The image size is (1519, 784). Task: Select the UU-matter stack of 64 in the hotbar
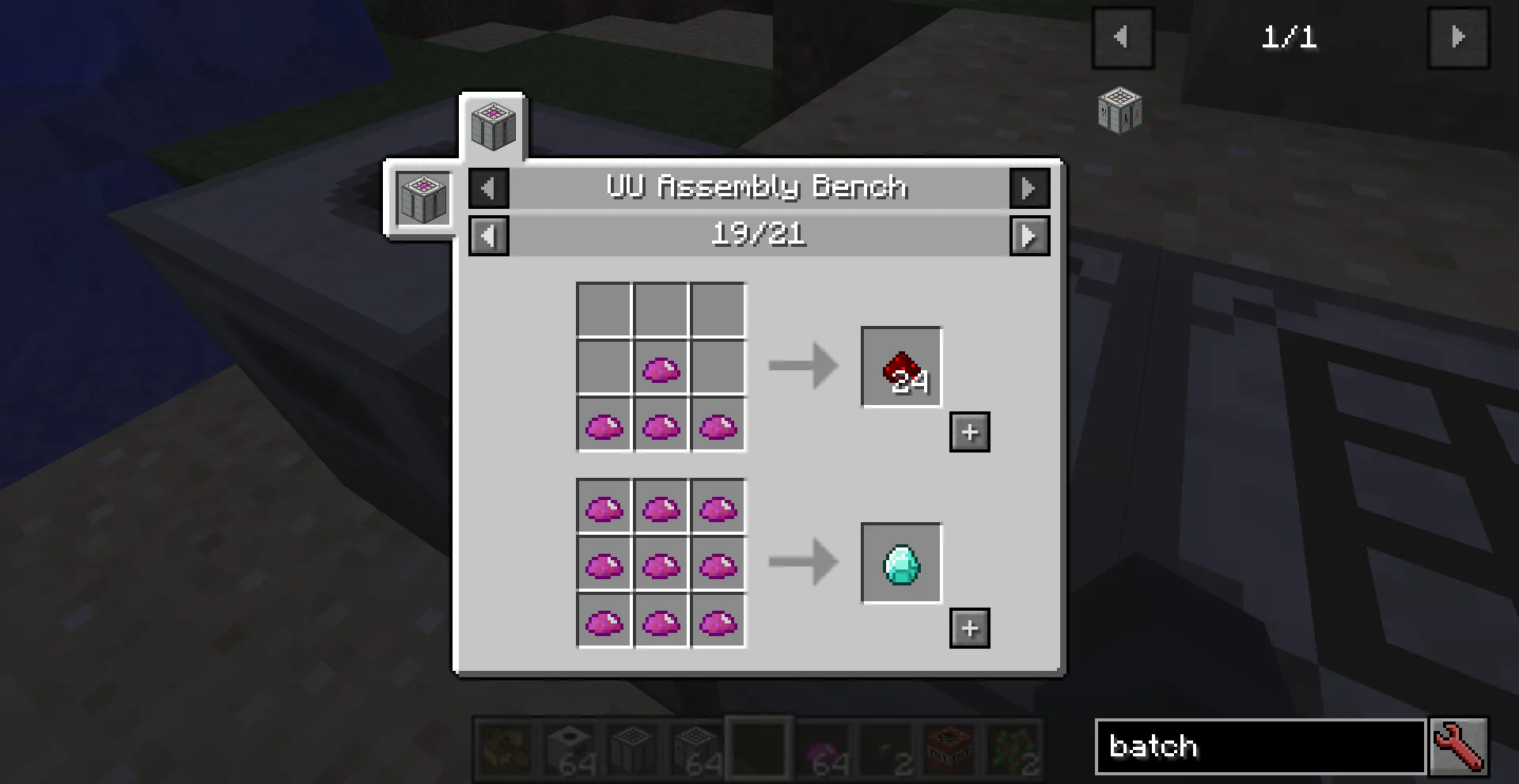point(823,748)
